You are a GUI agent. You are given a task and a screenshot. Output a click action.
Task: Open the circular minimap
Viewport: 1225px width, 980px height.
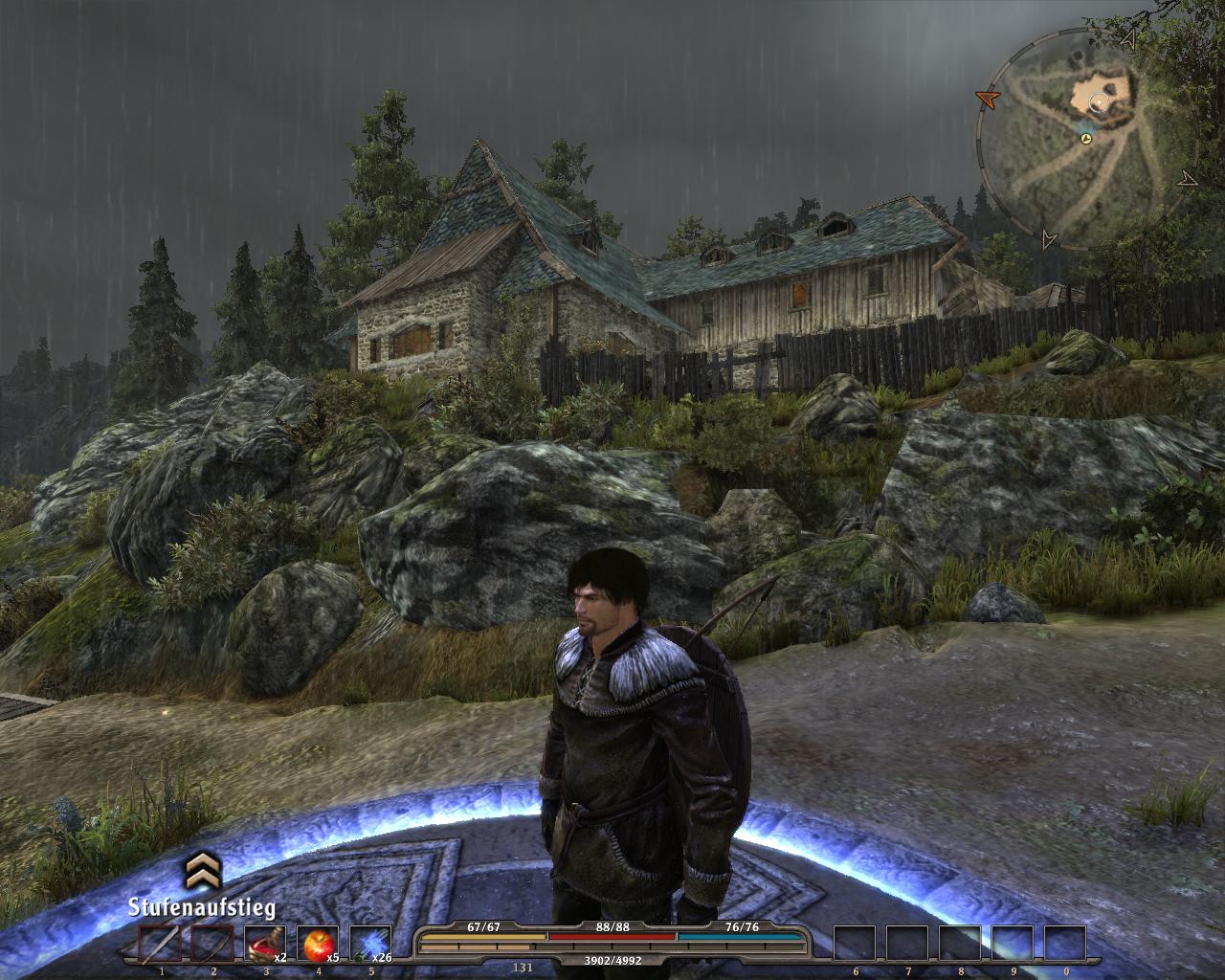(x=1083, y=142)
